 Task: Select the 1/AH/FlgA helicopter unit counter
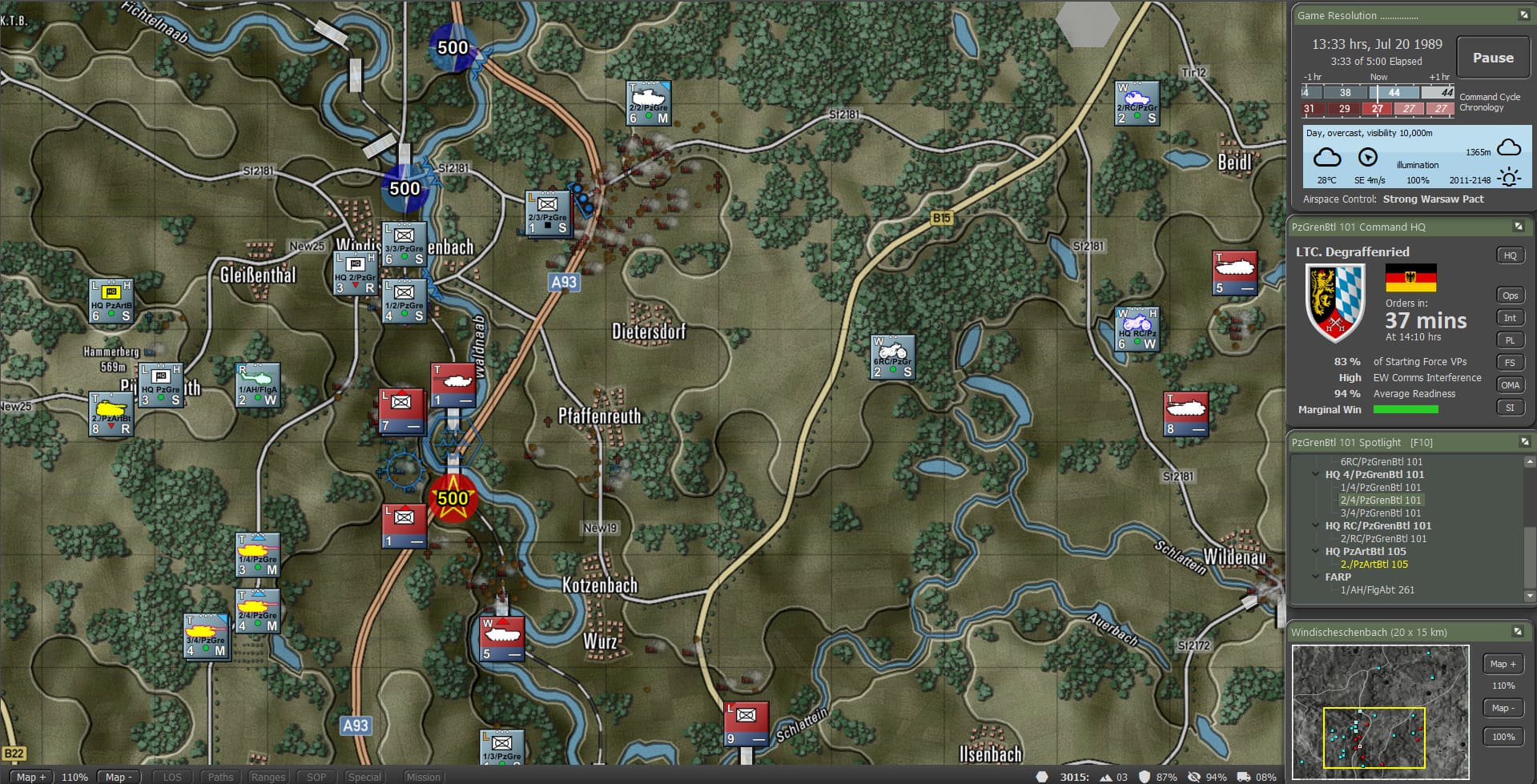coord(258,386)
